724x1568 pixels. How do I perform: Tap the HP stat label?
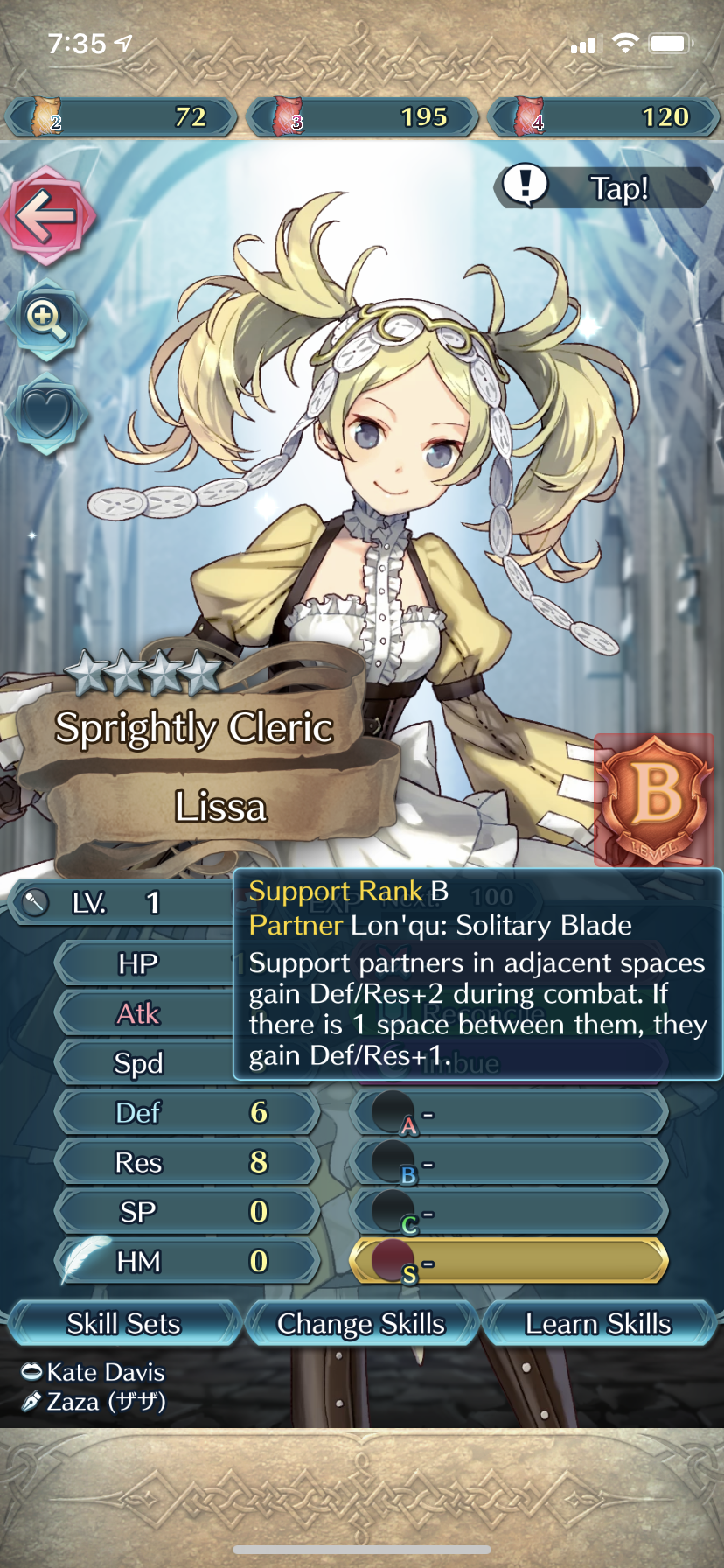click(140, 963)
